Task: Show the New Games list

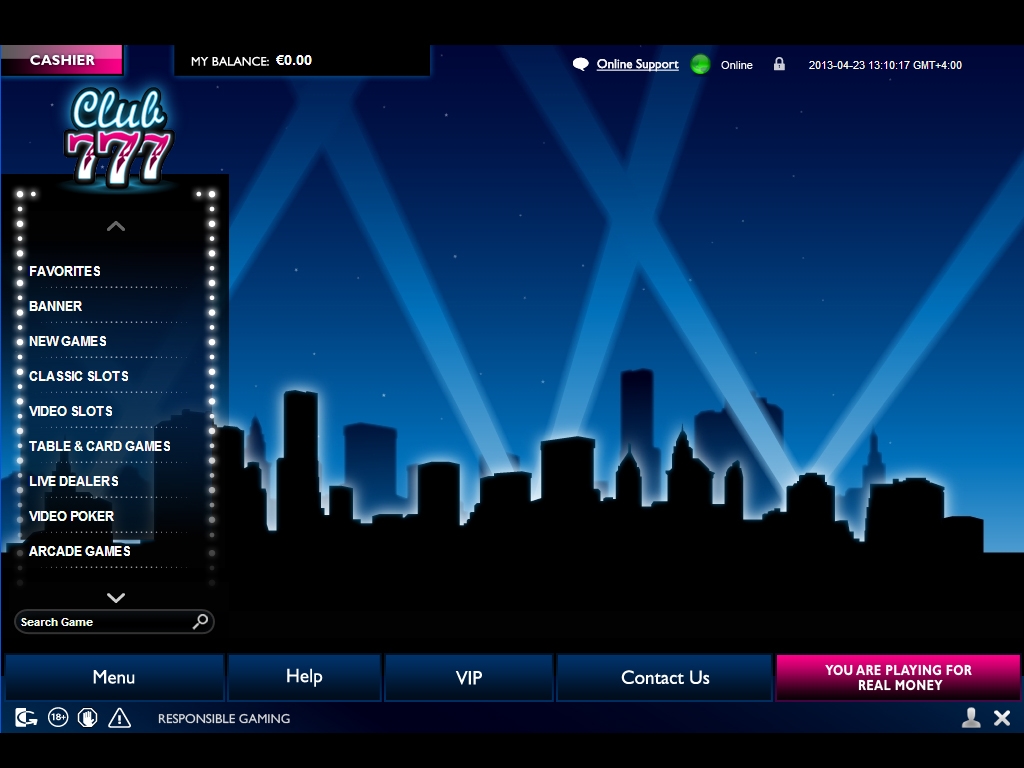Action: [x=68, y=341]
